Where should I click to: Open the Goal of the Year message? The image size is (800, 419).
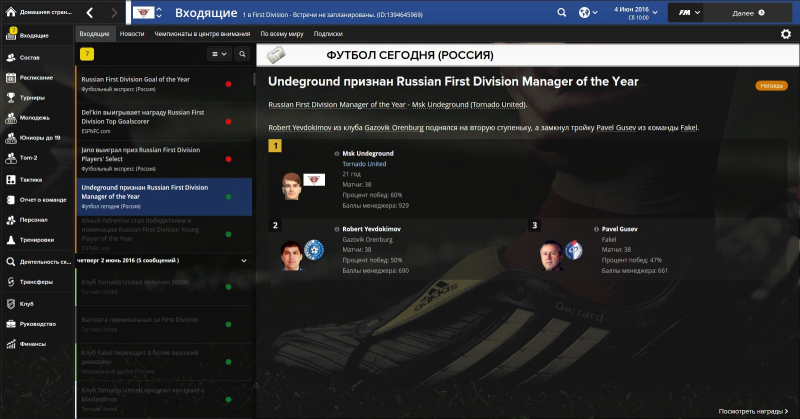point(151,82)
